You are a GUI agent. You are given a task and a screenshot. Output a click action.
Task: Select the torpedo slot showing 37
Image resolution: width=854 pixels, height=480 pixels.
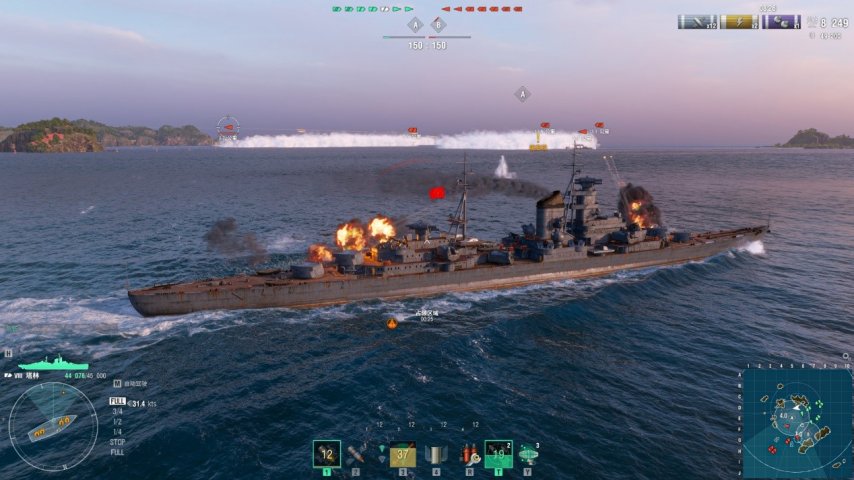402,455
